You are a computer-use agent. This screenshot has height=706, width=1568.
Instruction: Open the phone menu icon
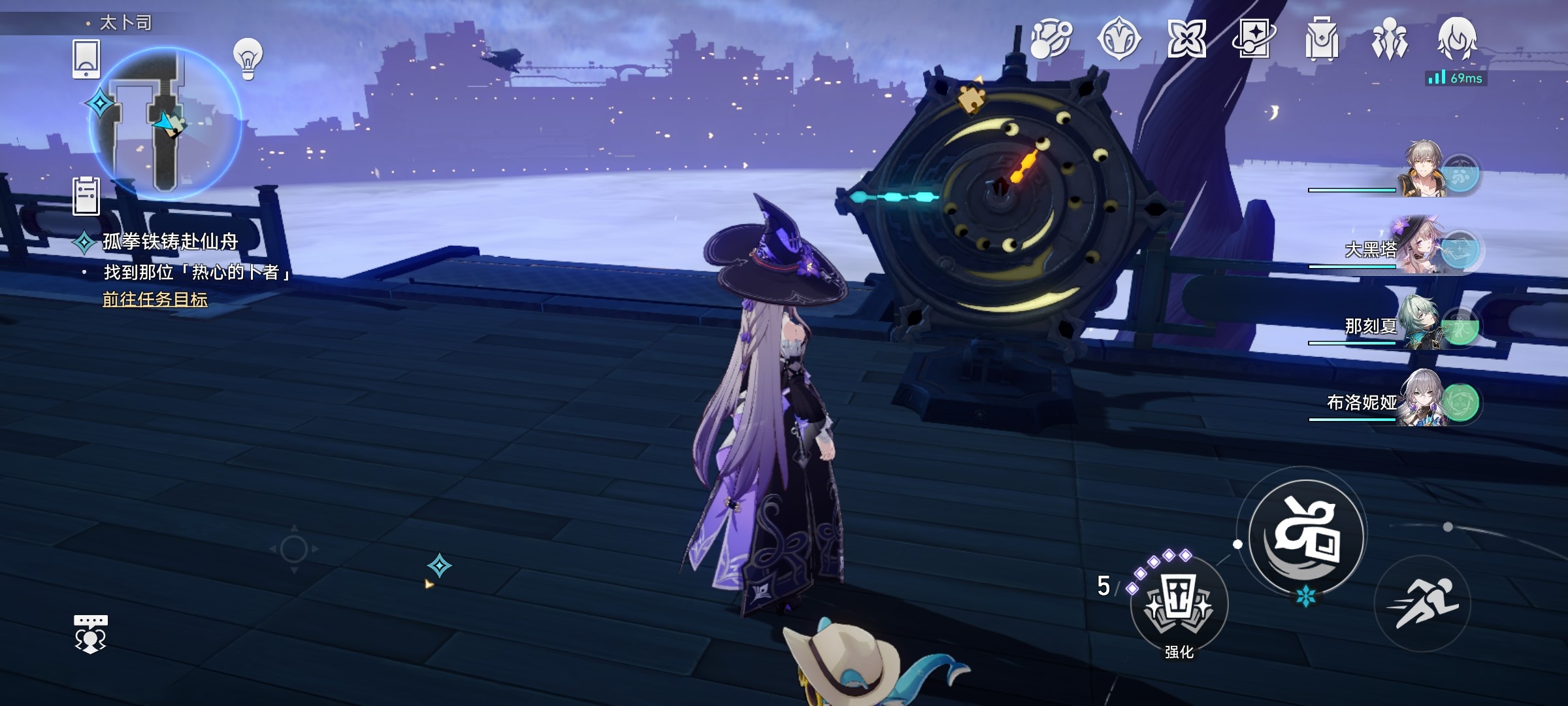[x=86, y=59]
